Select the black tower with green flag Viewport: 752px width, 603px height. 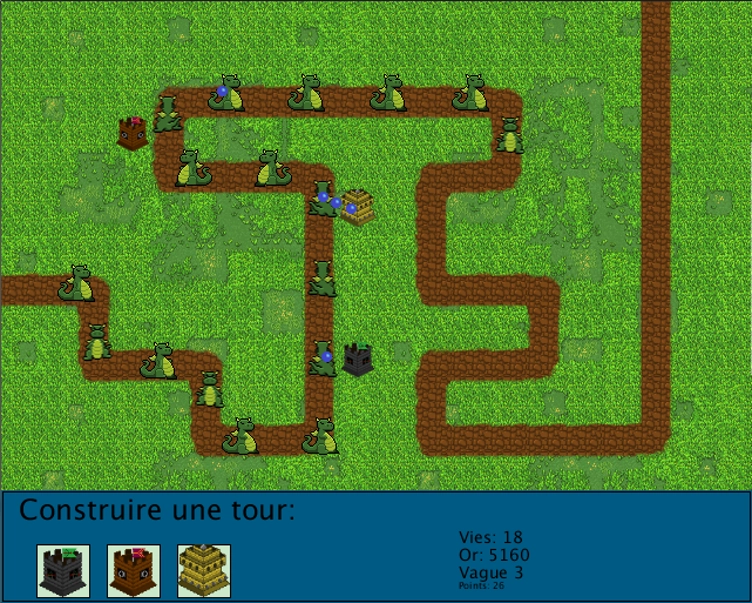click(63, 570)
